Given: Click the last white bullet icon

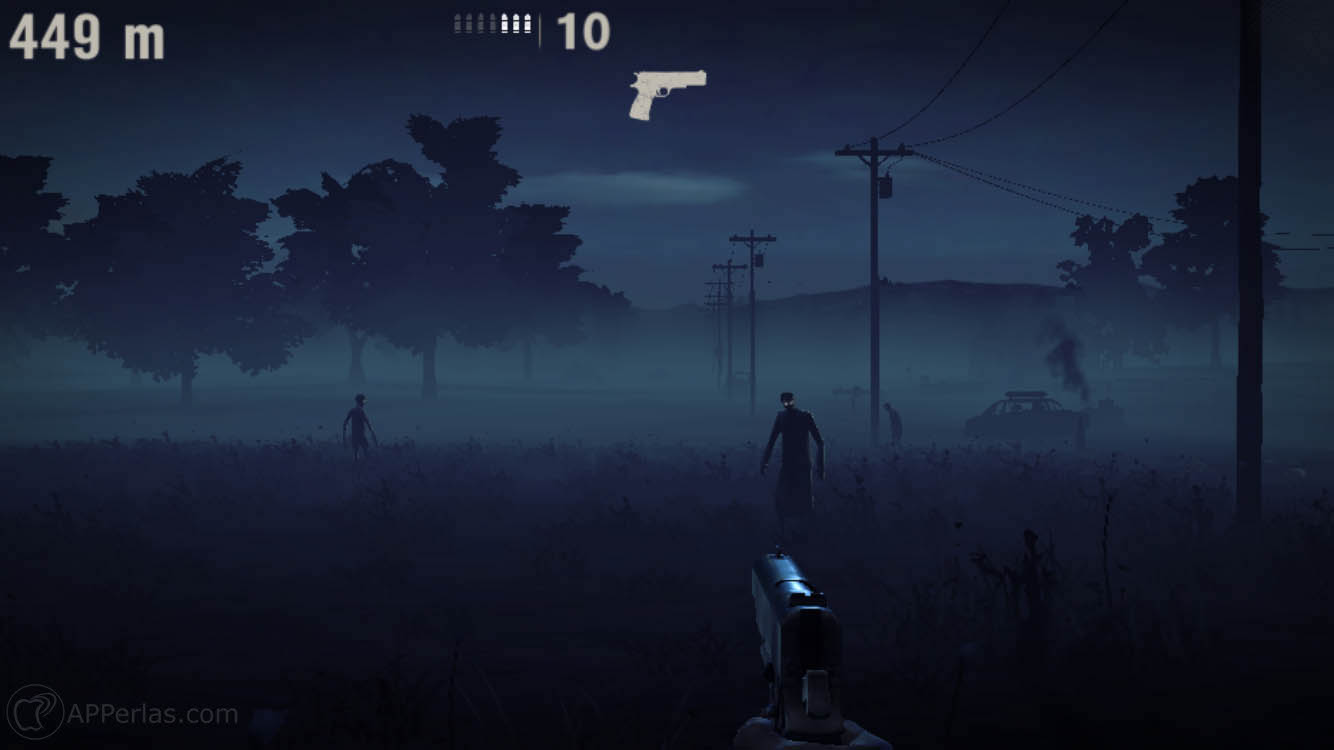Looking at the screenshot, I should click(x=527, y=22).
